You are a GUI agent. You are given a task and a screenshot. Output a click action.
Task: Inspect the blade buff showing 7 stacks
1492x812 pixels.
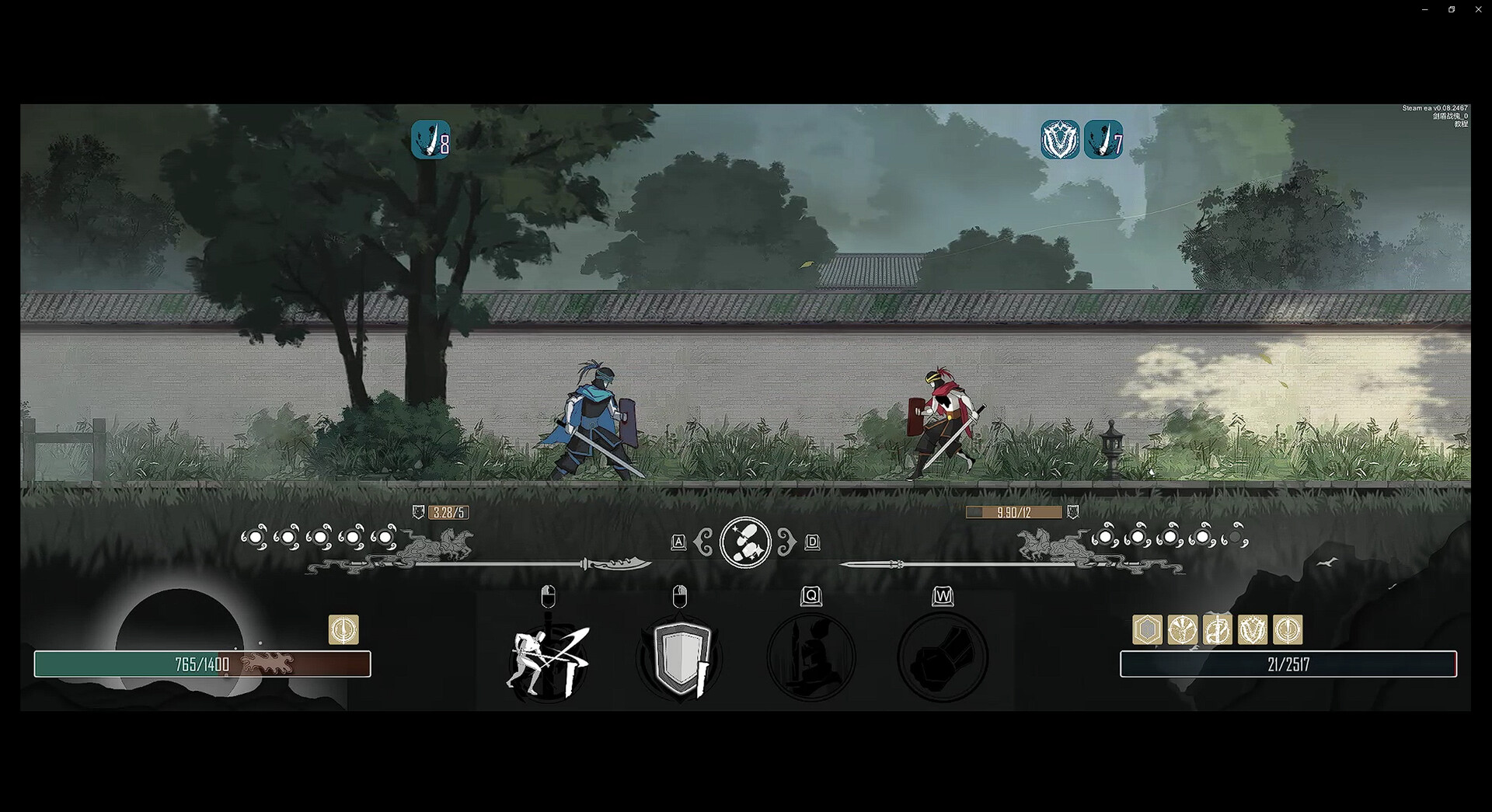(x=1103, y=141)
